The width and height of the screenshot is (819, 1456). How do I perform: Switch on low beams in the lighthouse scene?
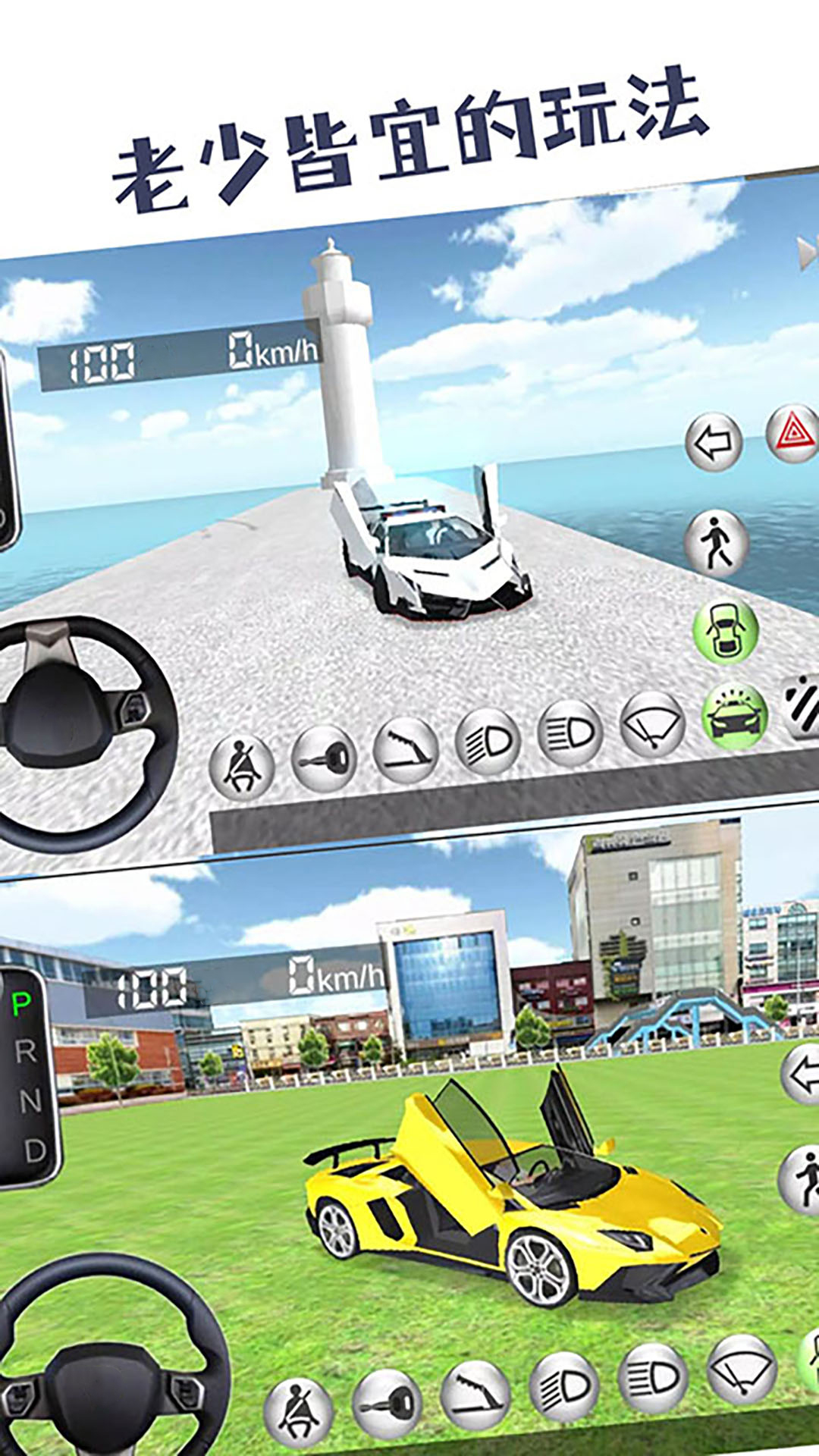(488, 742)
